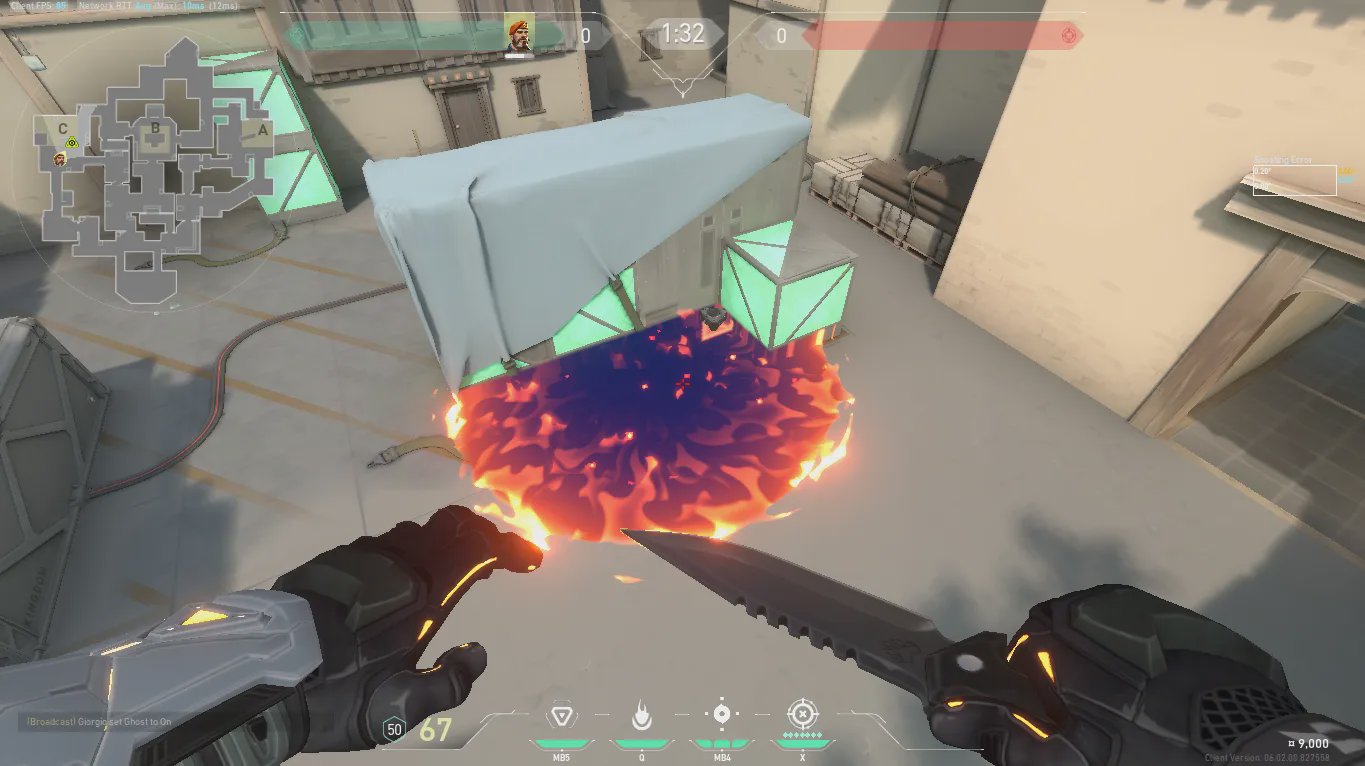This screenshot has height=766, width=1365.
Task: Click the yellow spike marker on minimap
Action: point(72,144)
